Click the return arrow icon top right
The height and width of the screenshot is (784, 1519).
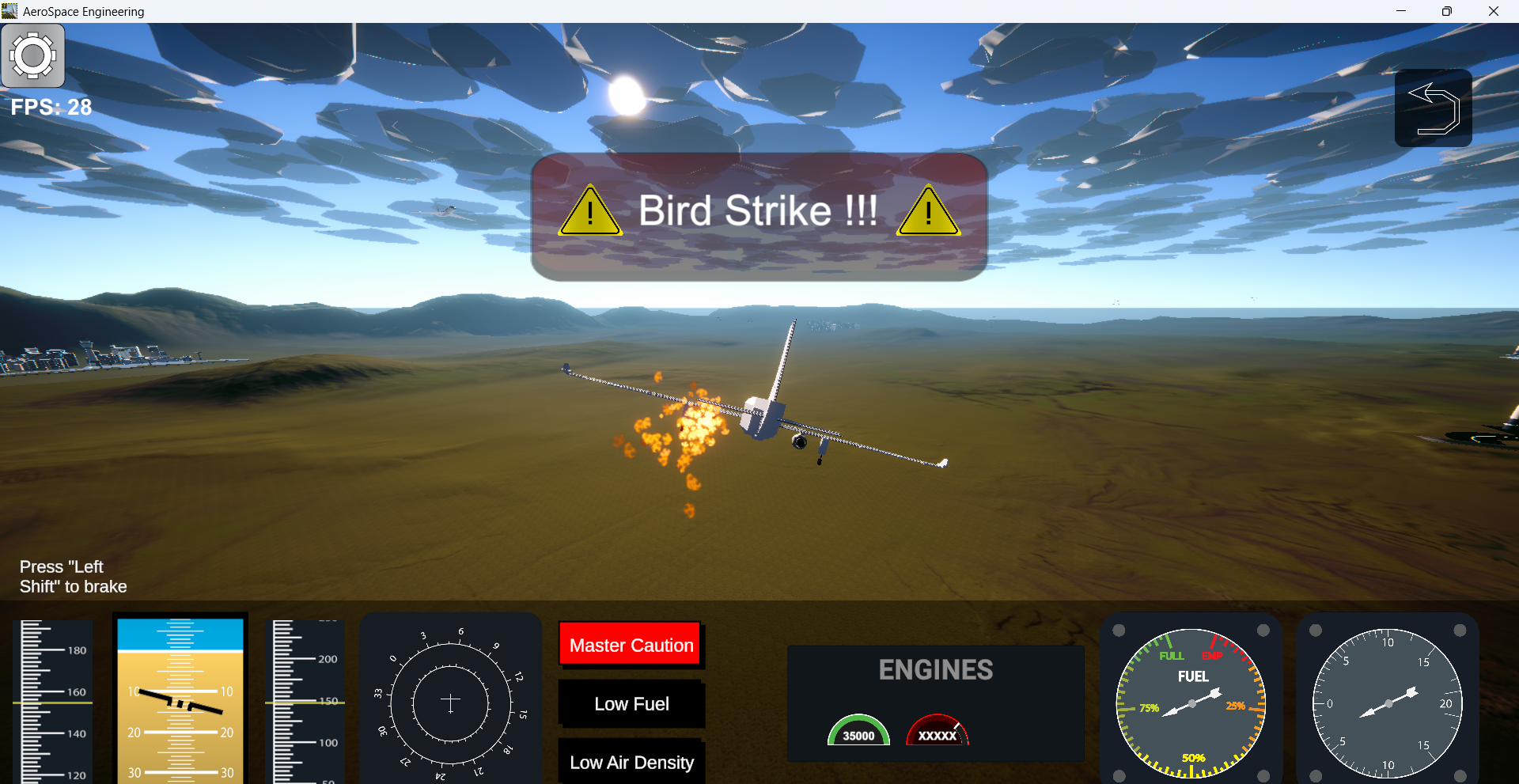click(x=1434, y=108)
